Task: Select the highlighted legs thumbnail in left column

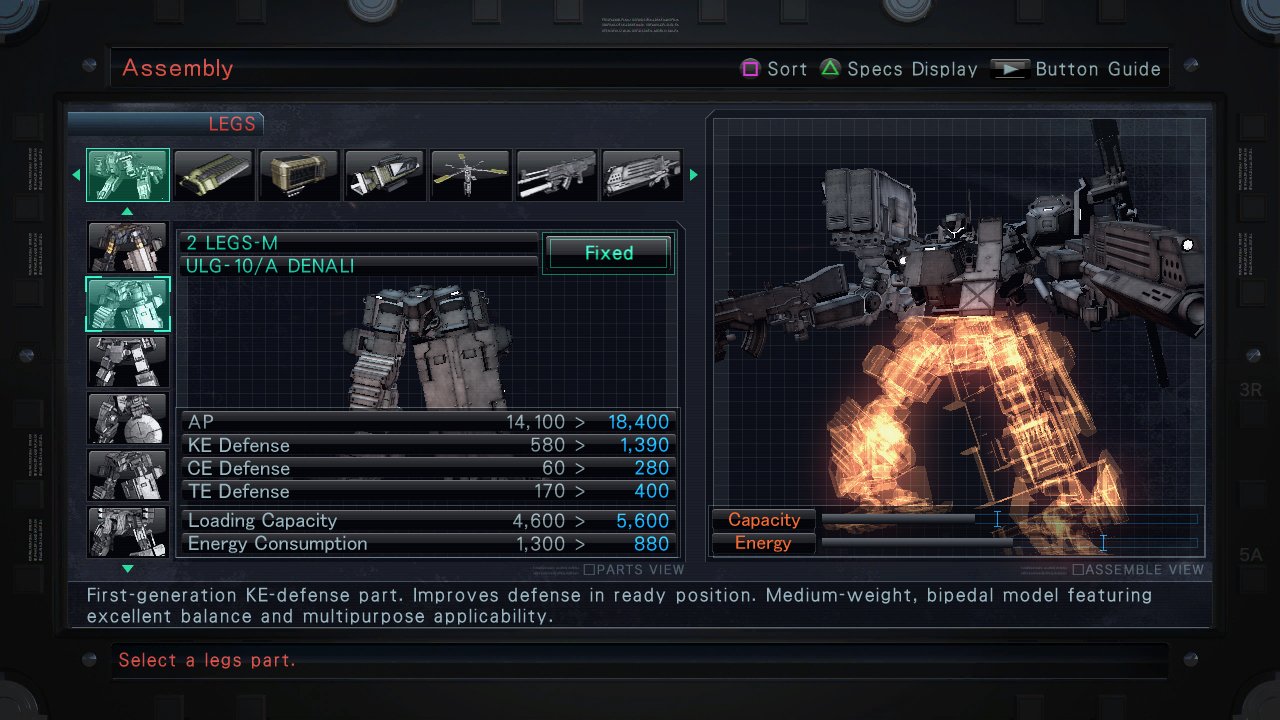Action: click(x=127, y=304)
